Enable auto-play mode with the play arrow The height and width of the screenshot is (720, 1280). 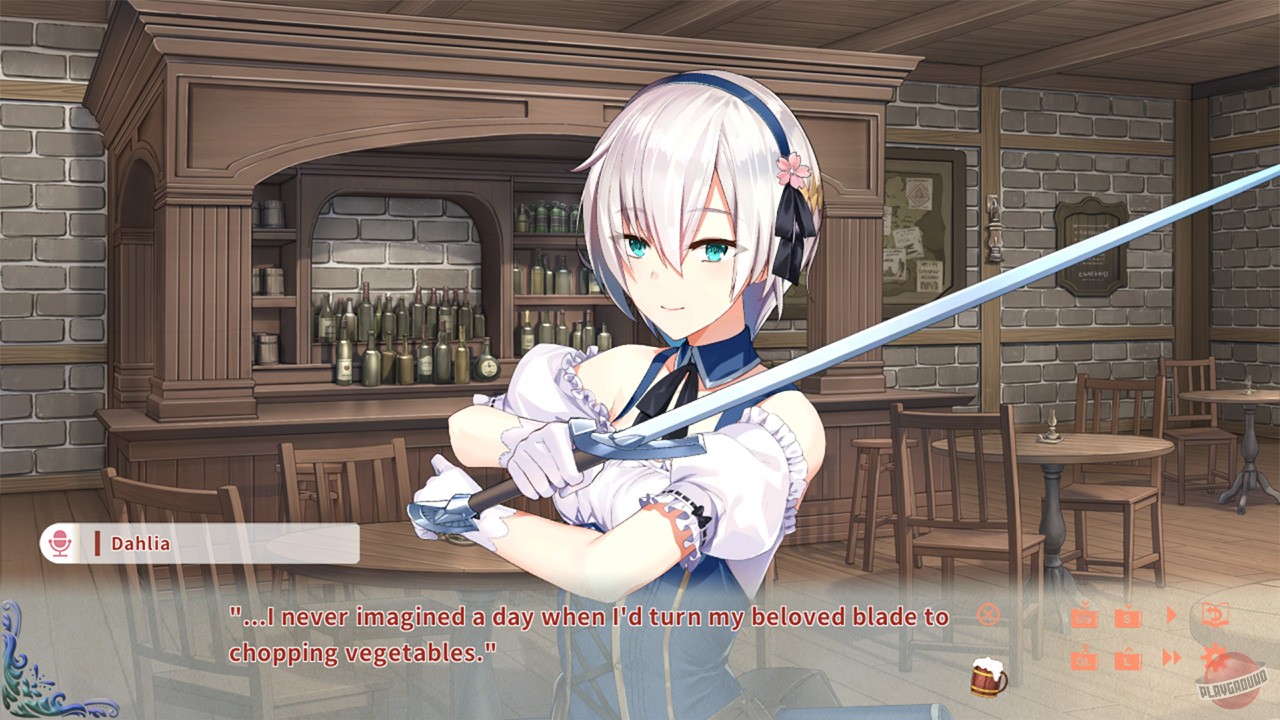pos(1173,615)
